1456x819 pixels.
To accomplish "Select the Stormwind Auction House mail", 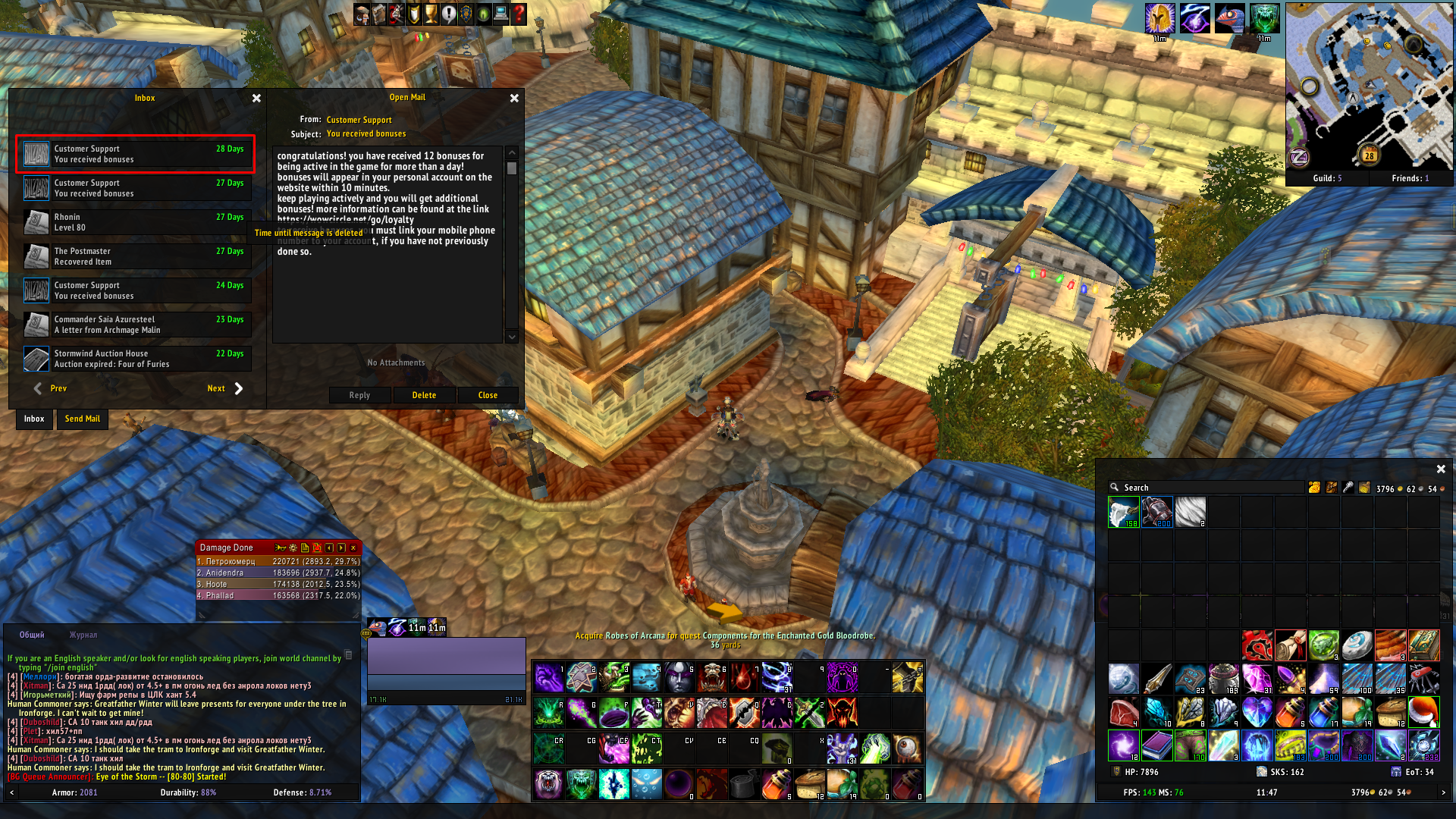I will [x=136, y=359].
